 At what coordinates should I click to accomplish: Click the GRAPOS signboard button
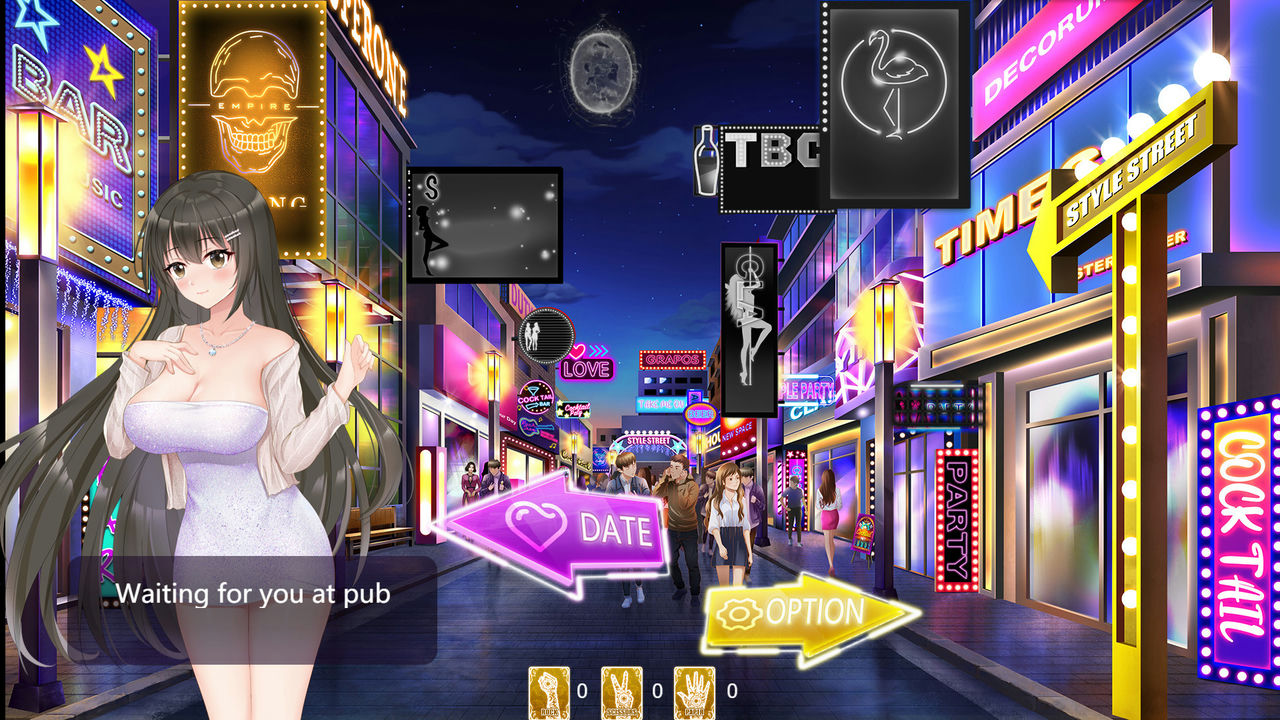coord(673,360)
